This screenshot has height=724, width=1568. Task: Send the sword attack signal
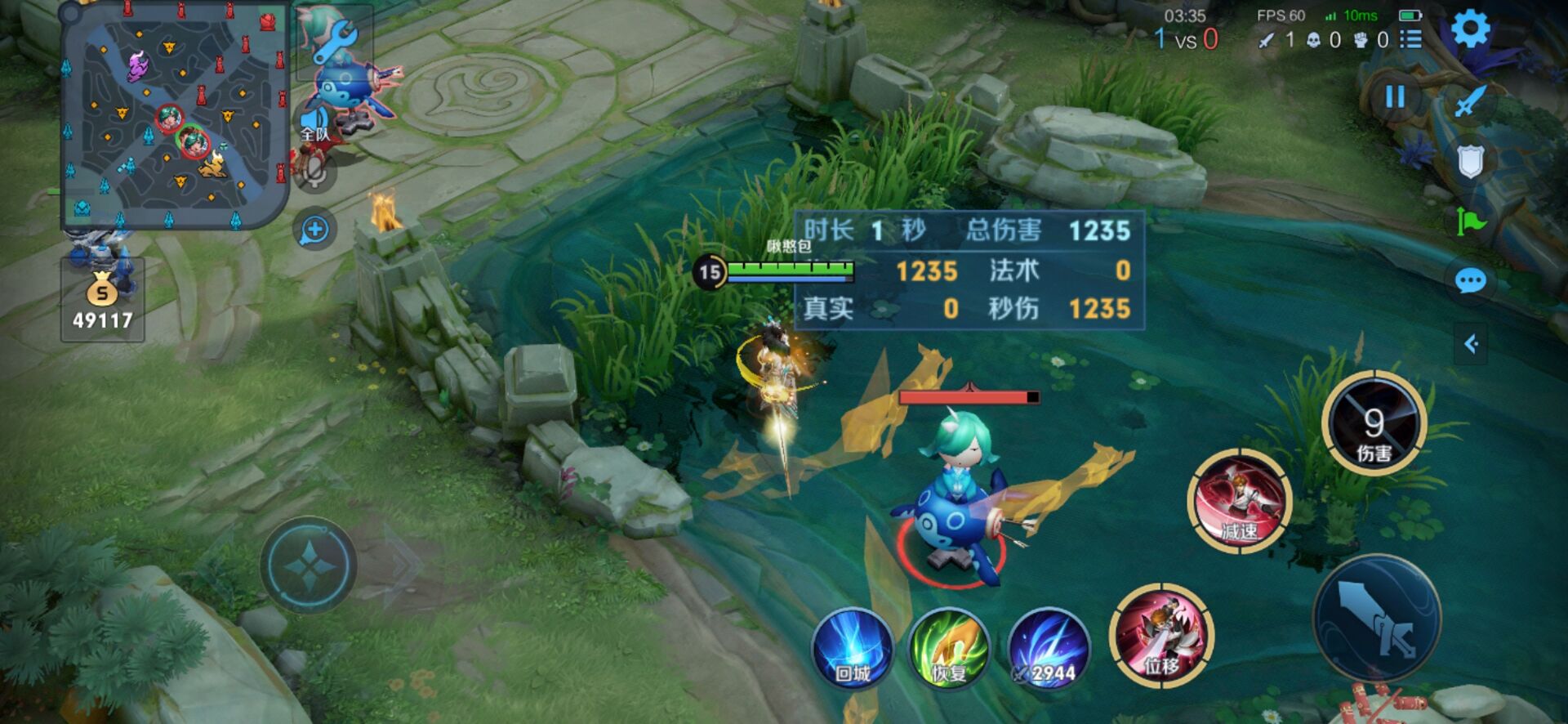(x=1471, y=101)
